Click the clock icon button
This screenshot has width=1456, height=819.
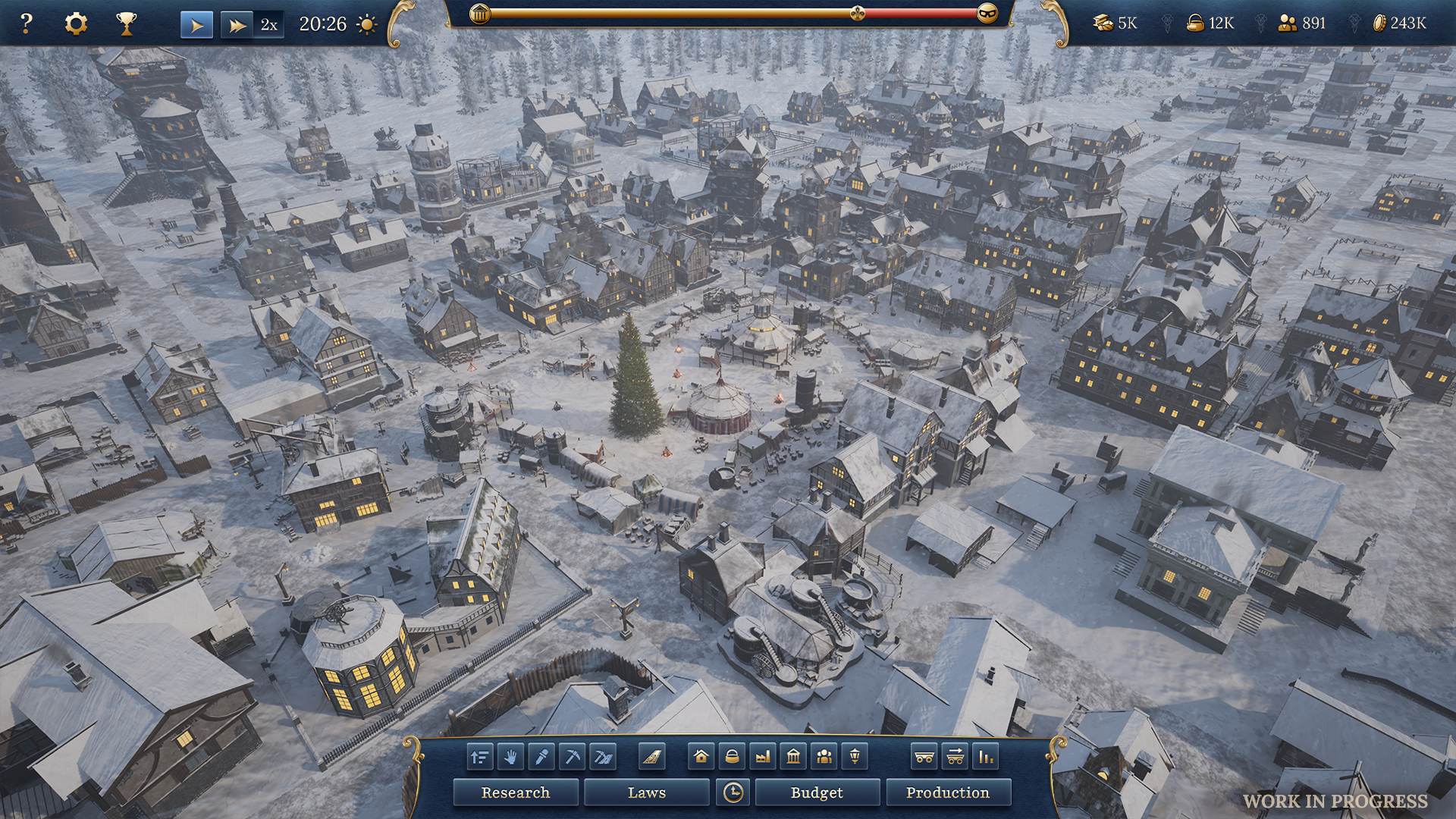coord(733,792)
